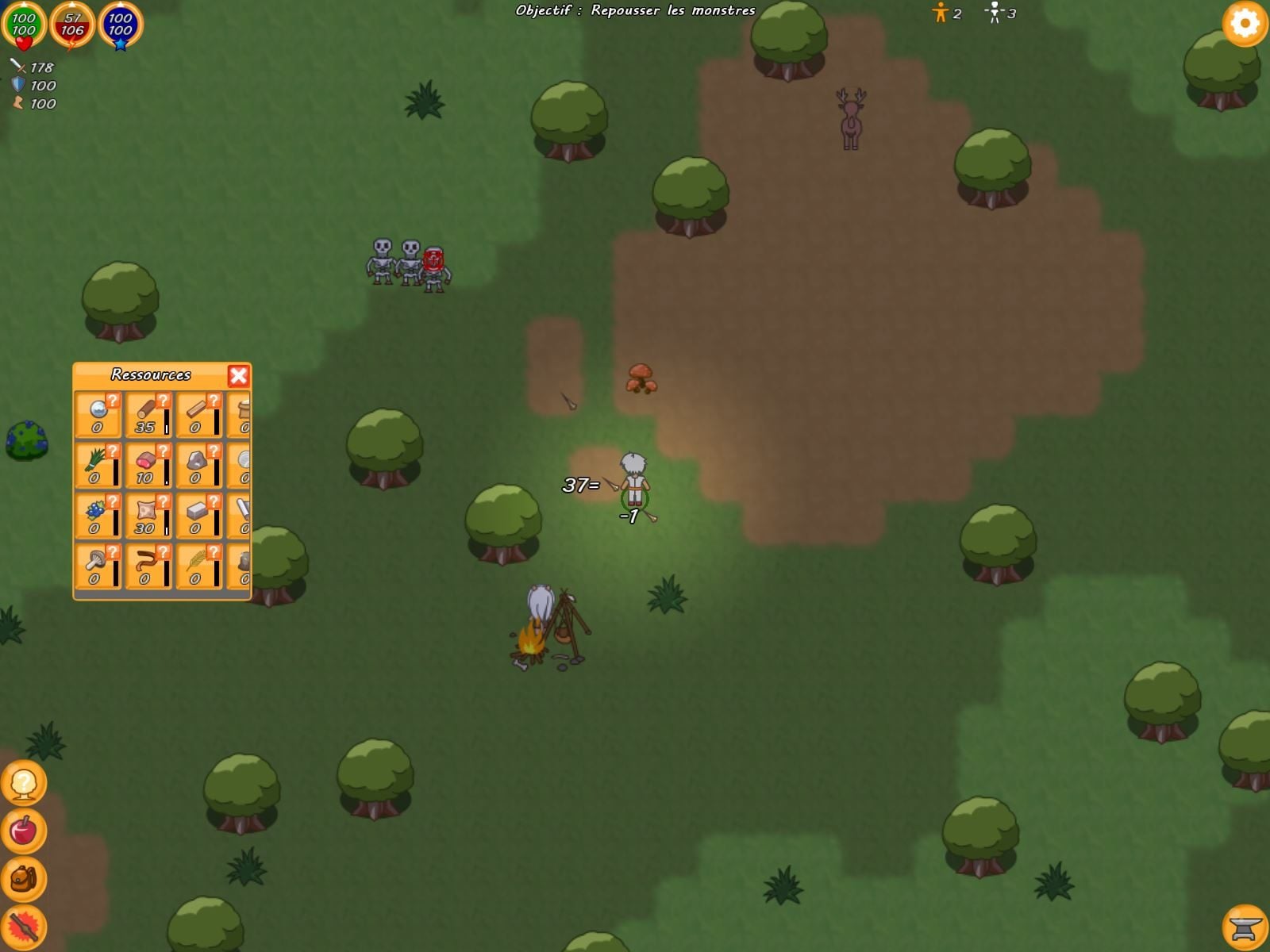Select the wheat stalk resource slot
The height and width of the screenshot is (952, 1270).
[198, 566]
